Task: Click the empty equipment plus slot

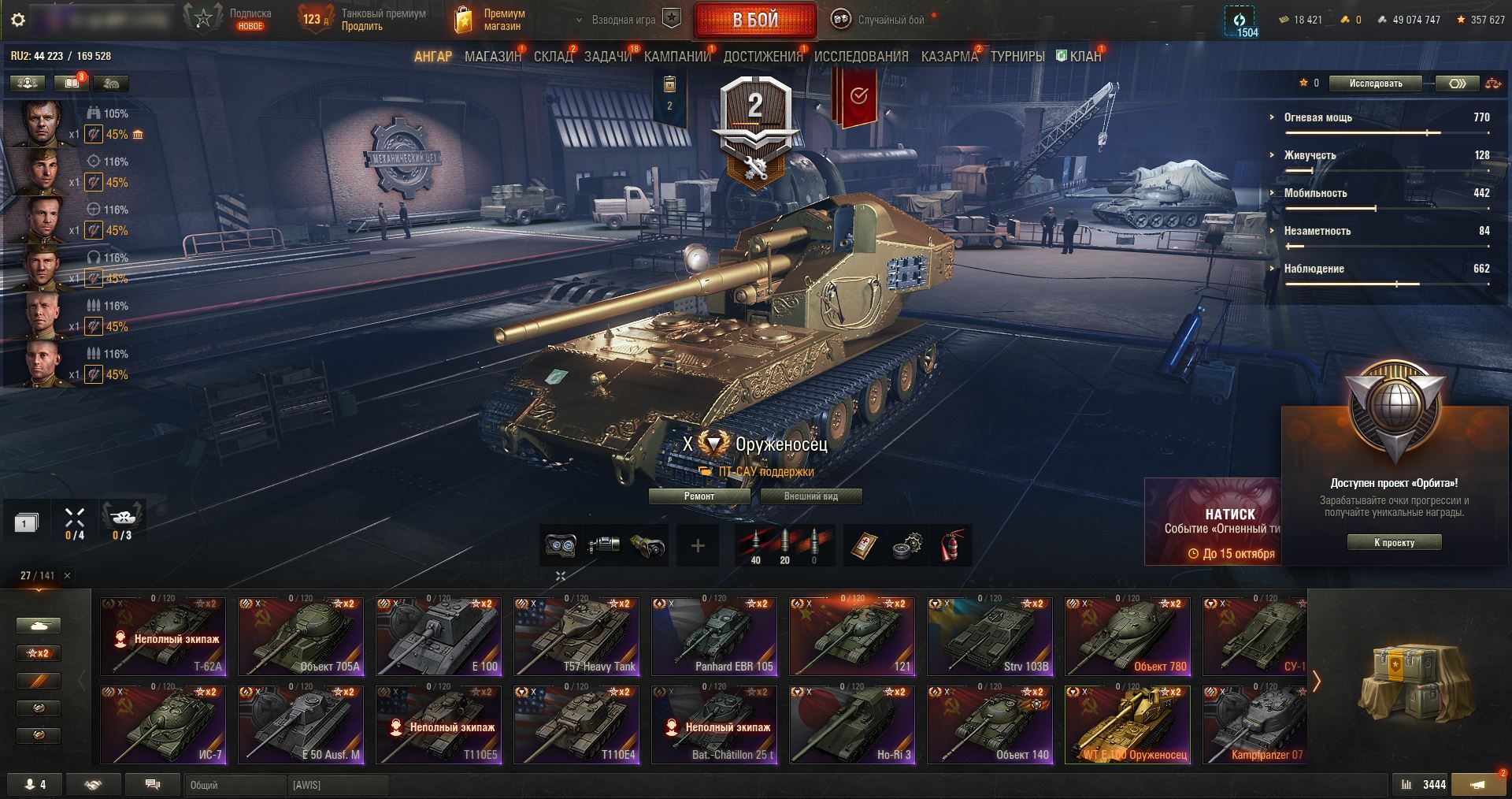Action: pos(698,545)
